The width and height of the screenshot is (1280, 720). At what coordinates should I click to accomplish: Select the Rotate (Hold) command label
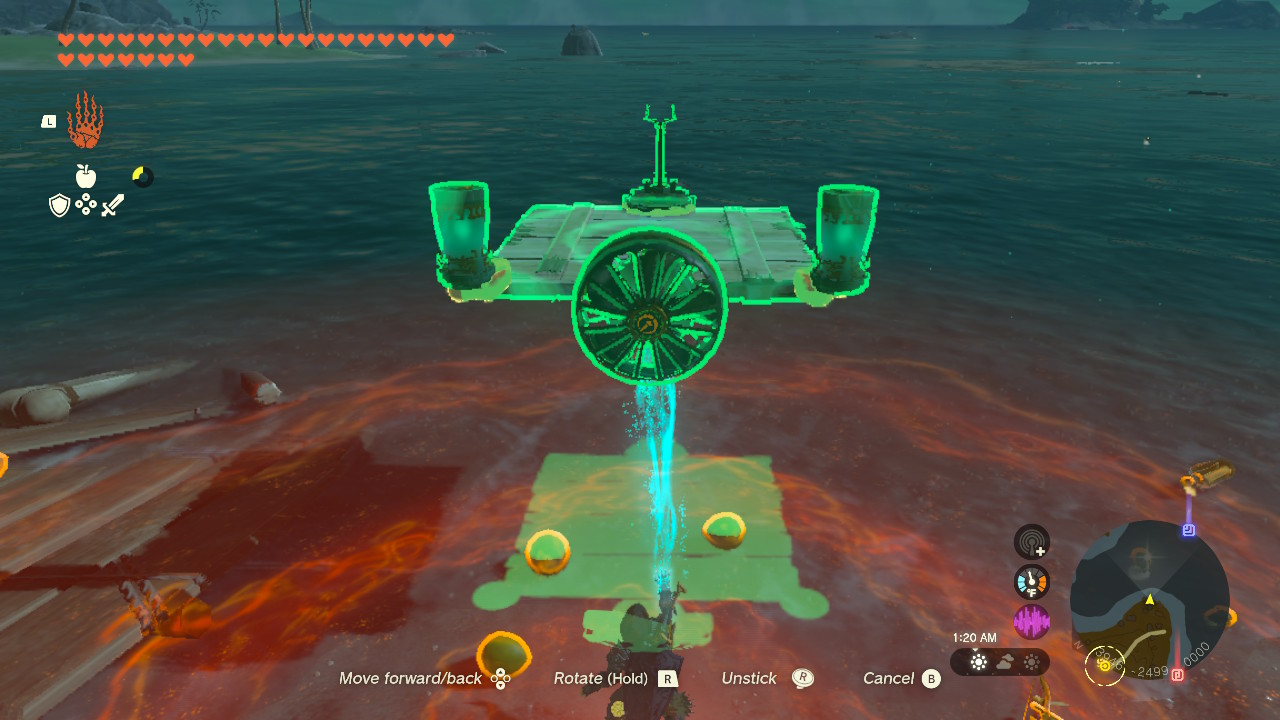(602, 678)
